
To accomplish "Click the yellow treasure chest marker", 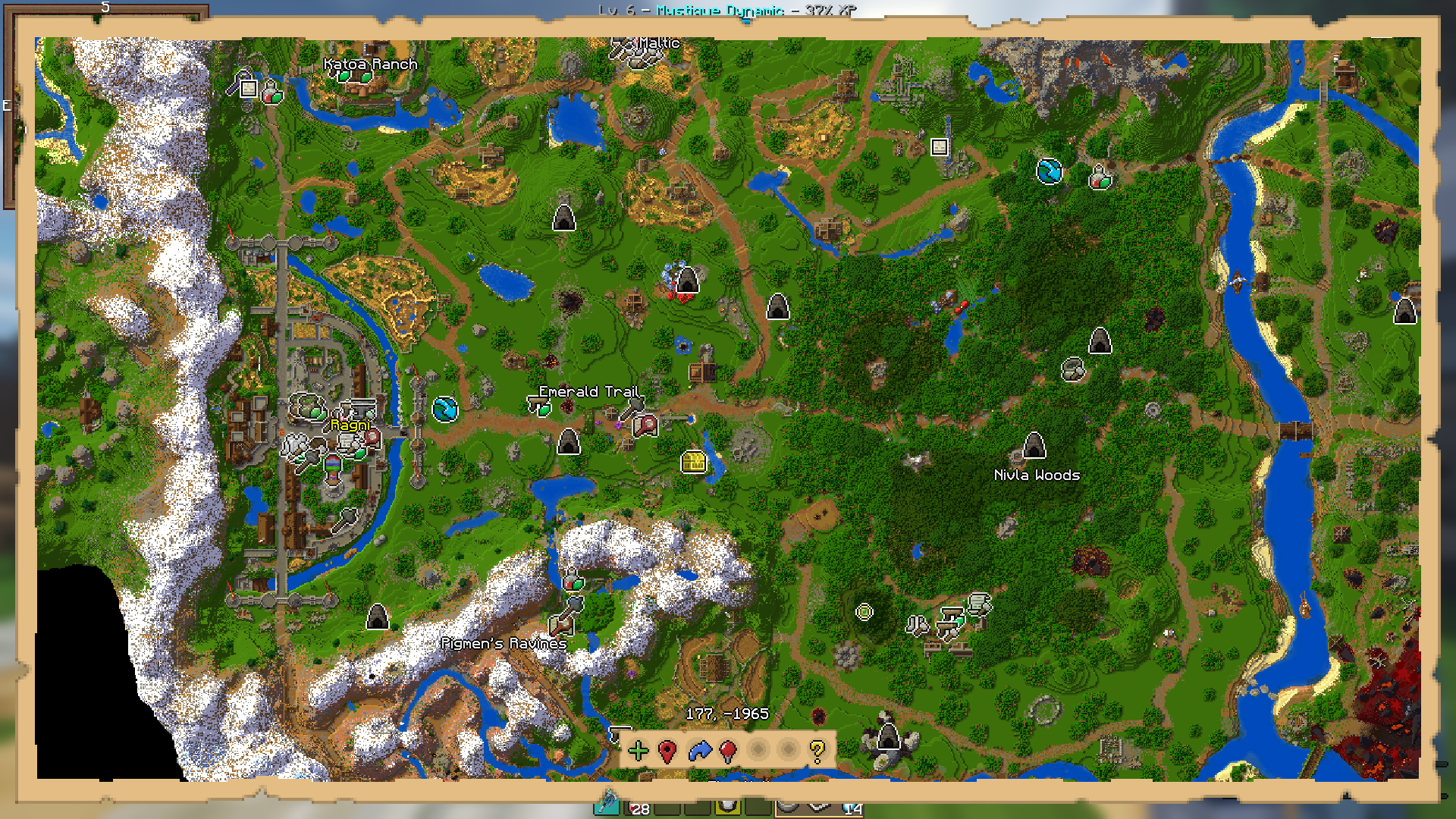I will pyautogui.click(x=693, y=461).
